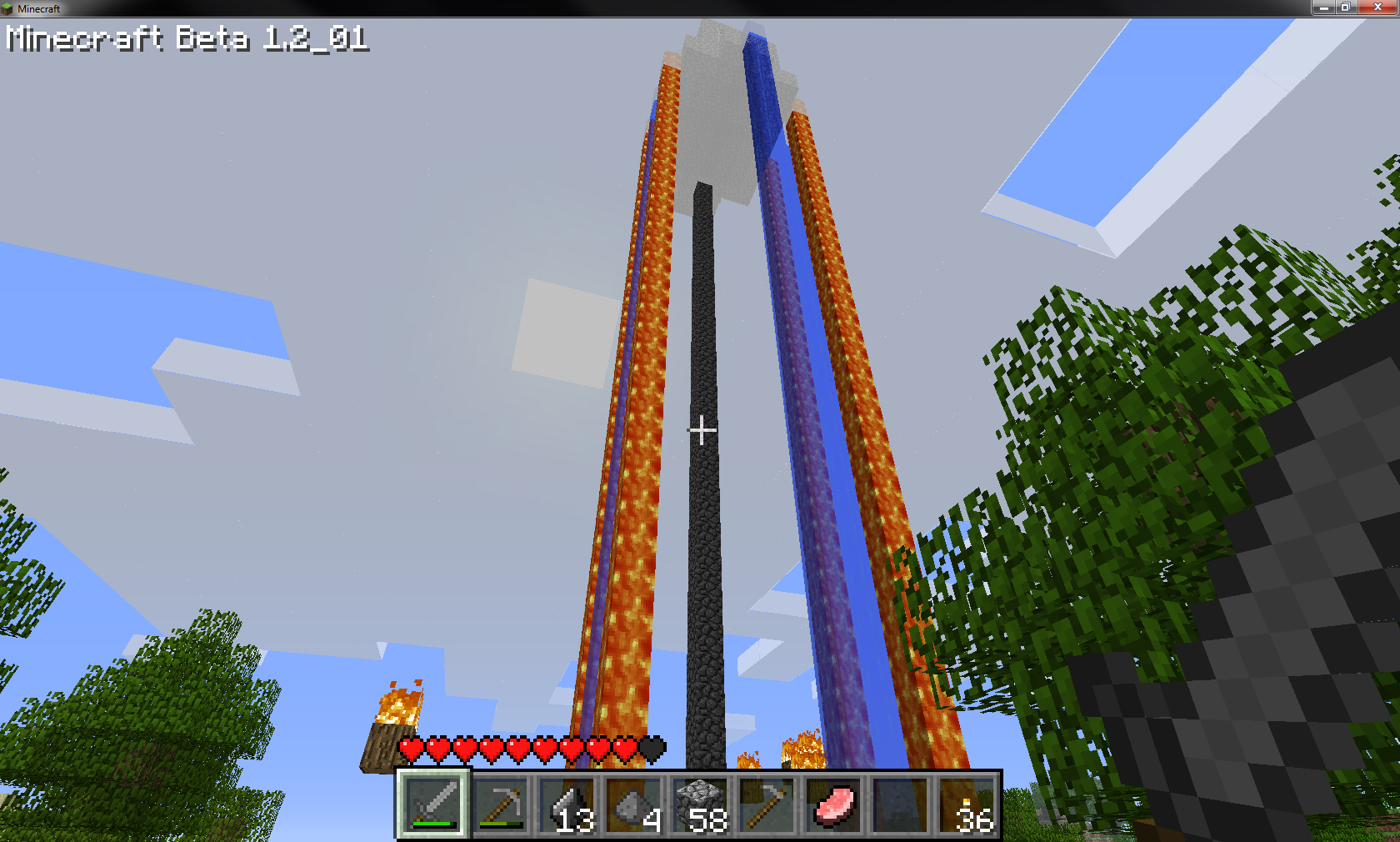Click the leftmost full health heart

pyautogui.click(x=409, y=749)
